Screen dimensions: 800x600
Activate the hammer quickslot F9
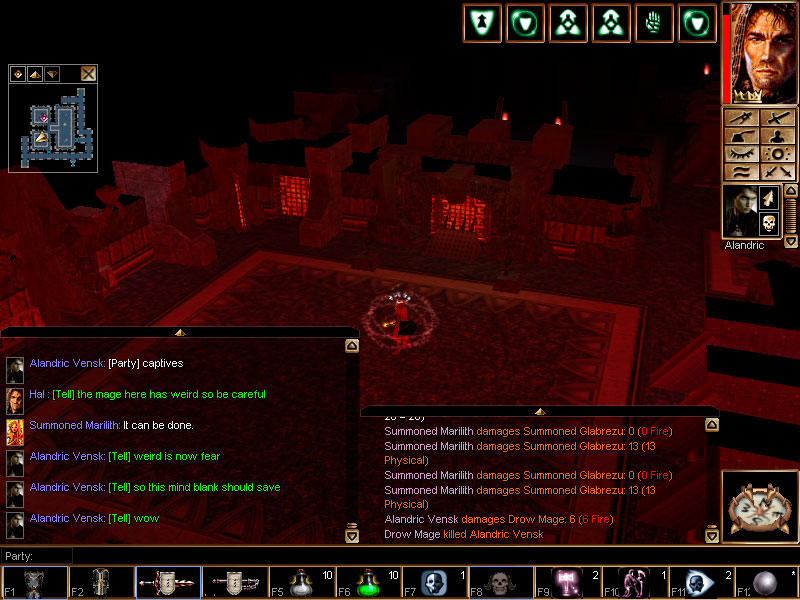(x=565, y=583)
